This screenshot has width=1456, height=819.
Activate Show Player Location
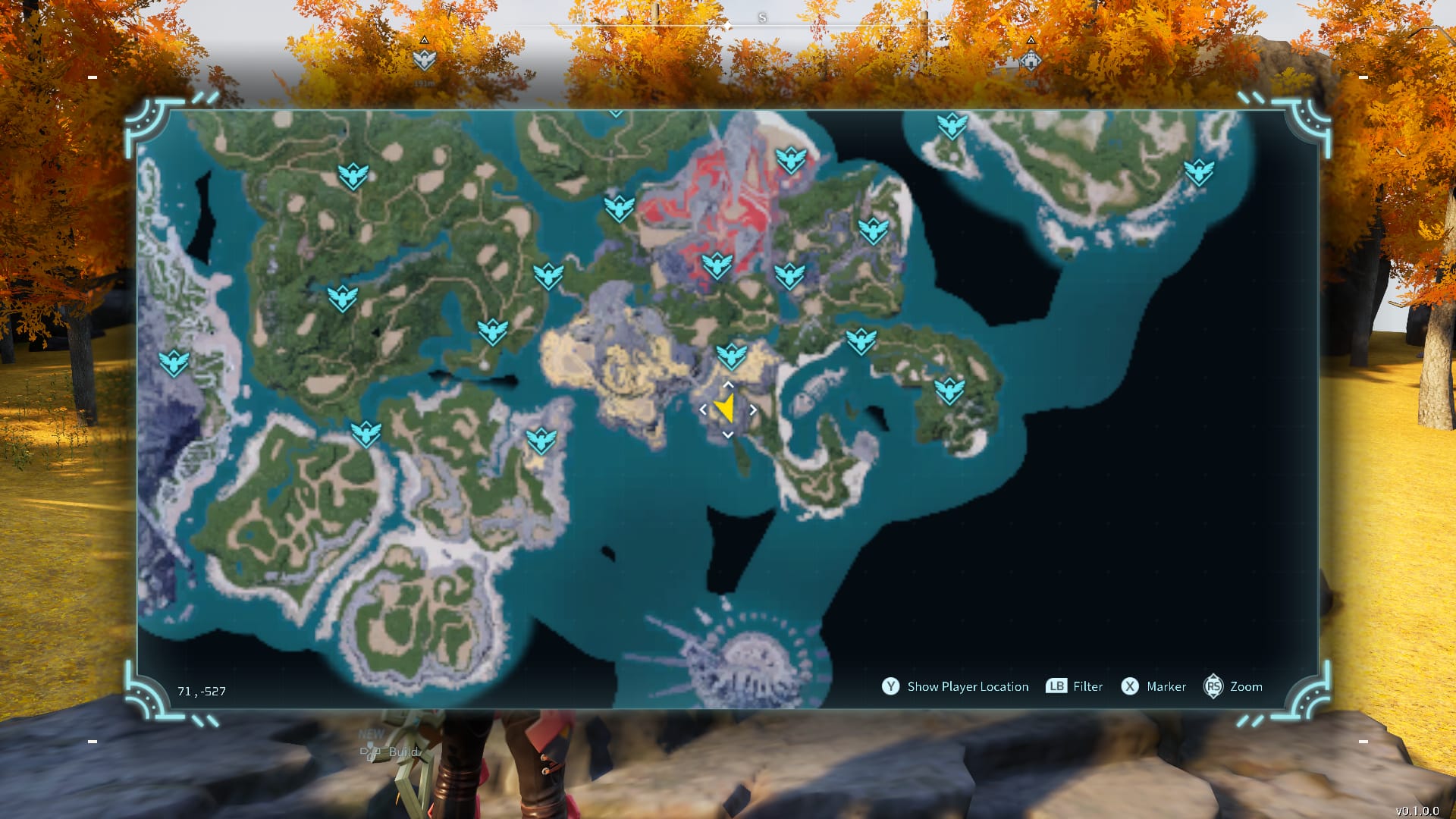point(968,686)
